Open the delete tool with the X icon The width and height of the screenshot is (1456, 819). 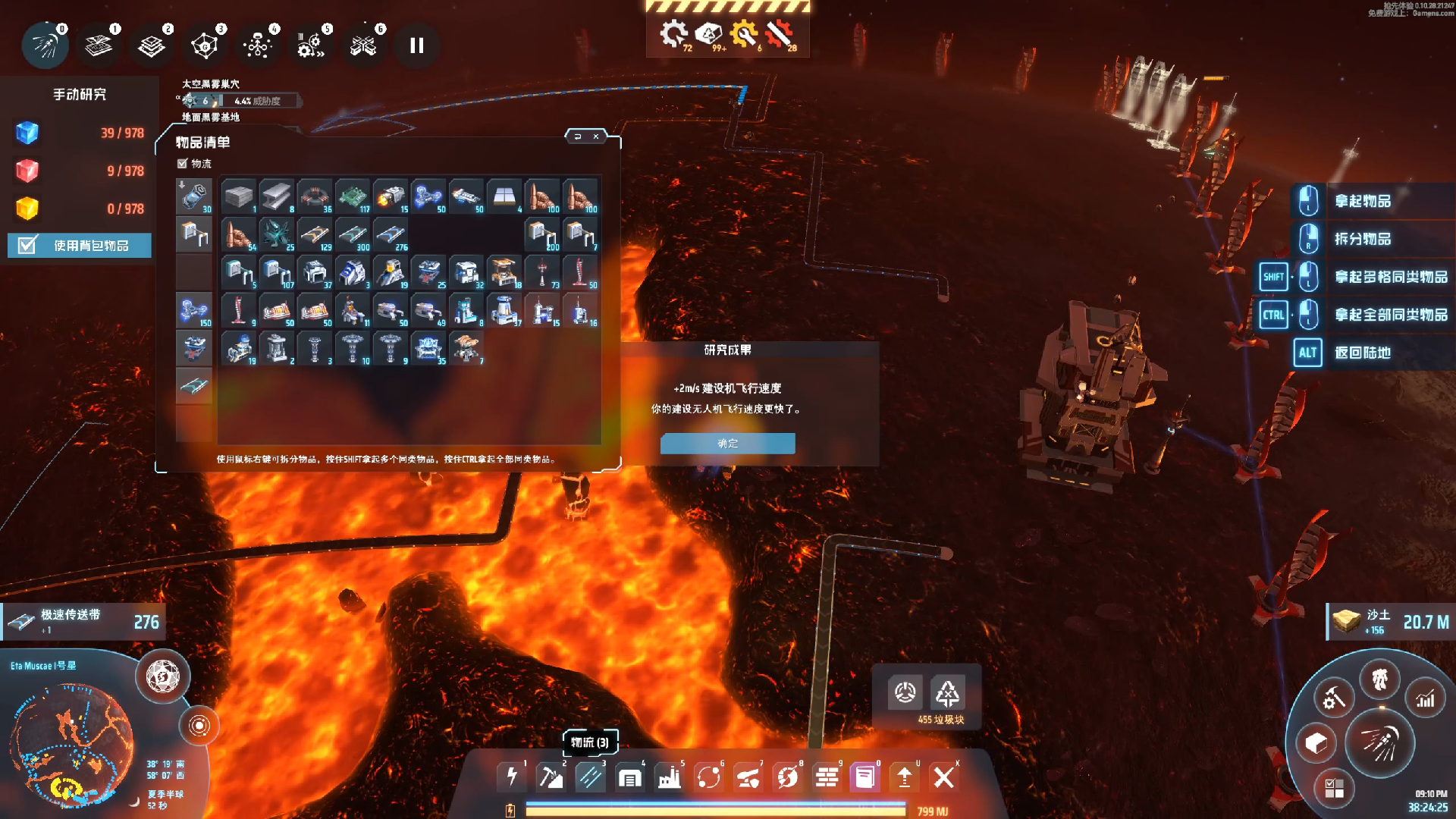(943, 777)
